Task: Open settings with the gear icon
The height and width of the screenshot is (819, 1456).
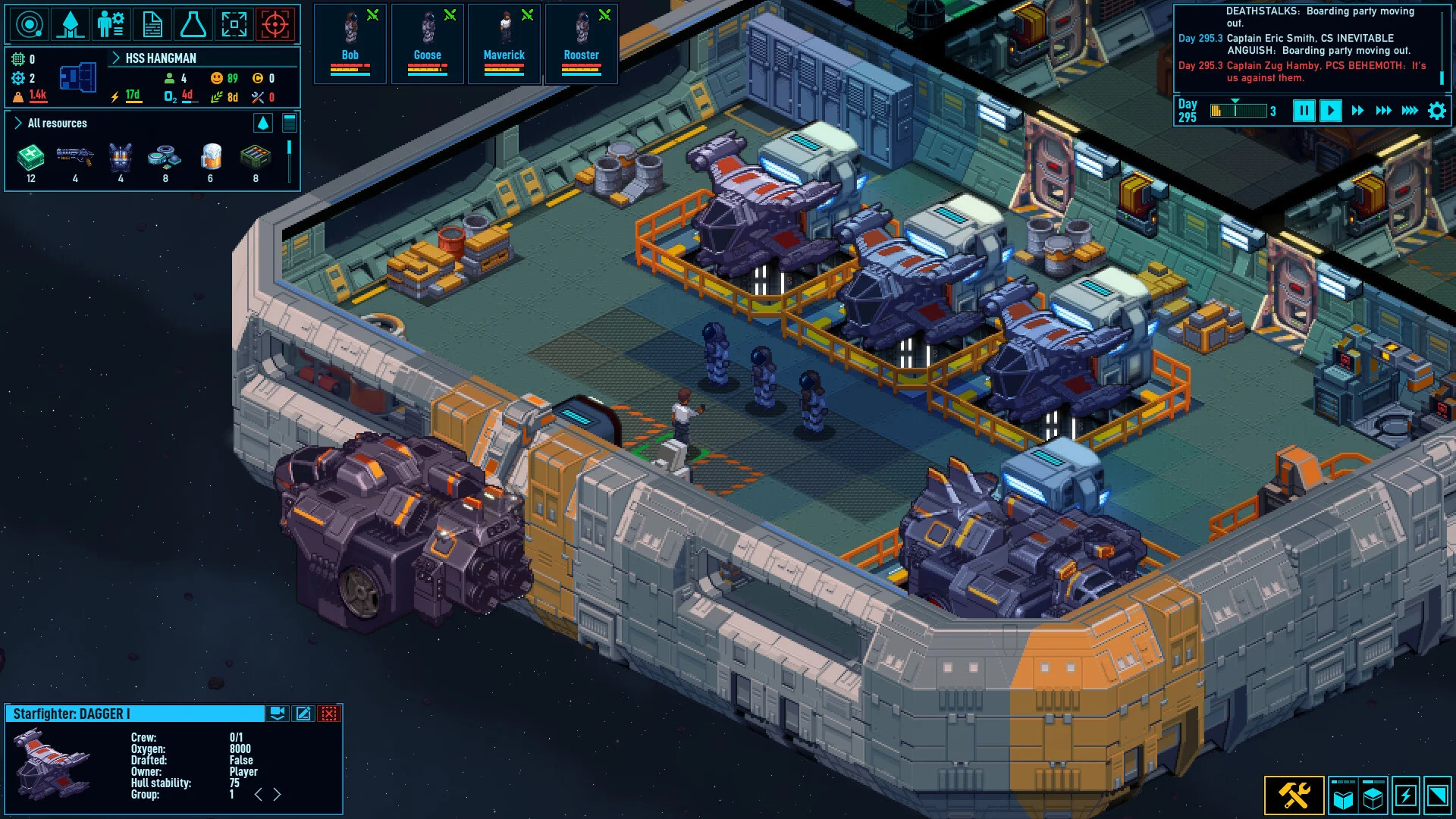Action: click(x=1436, y=111)
